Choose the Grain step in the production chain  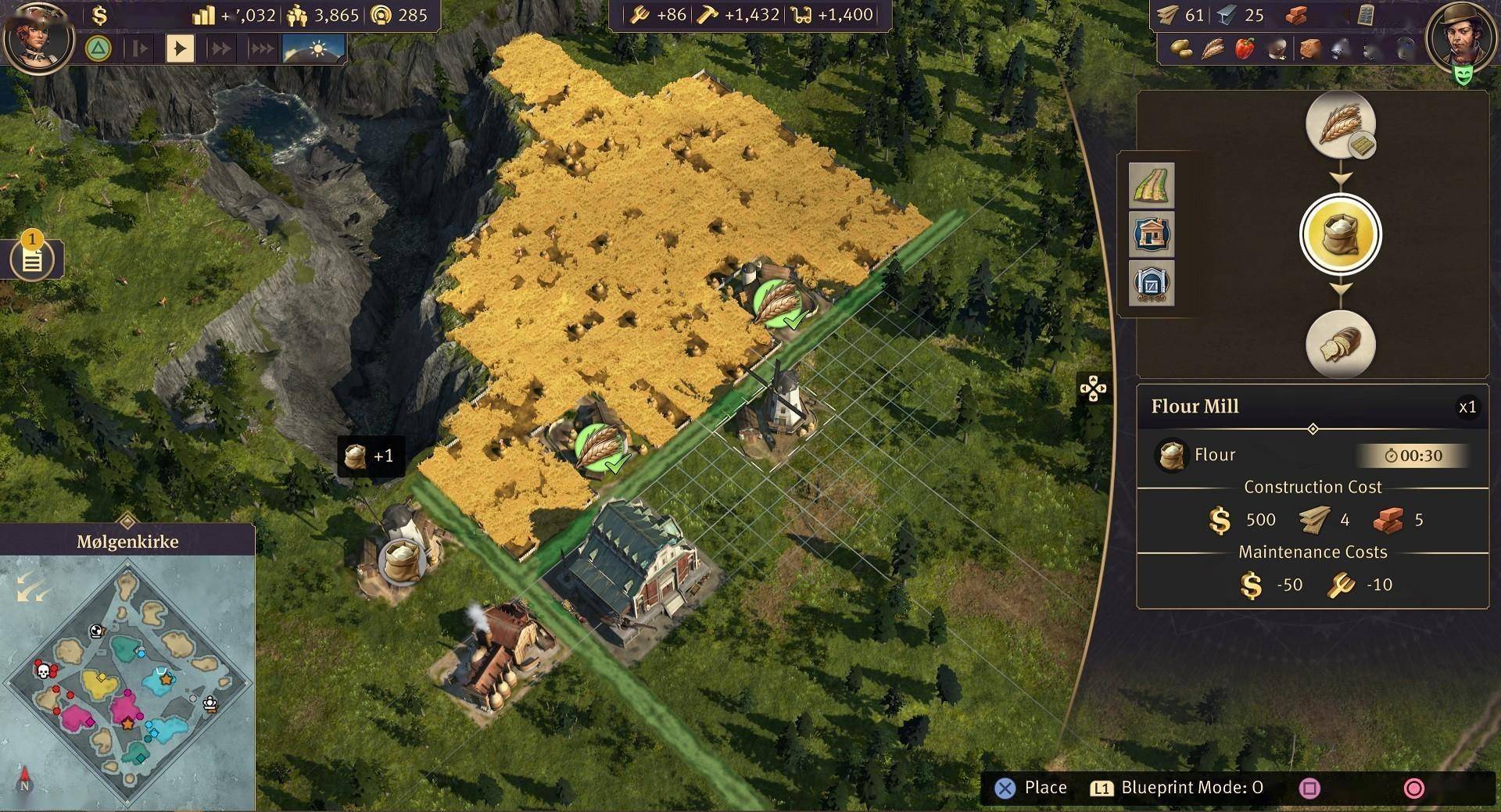pyautogui.click(x=1340, y=125)
